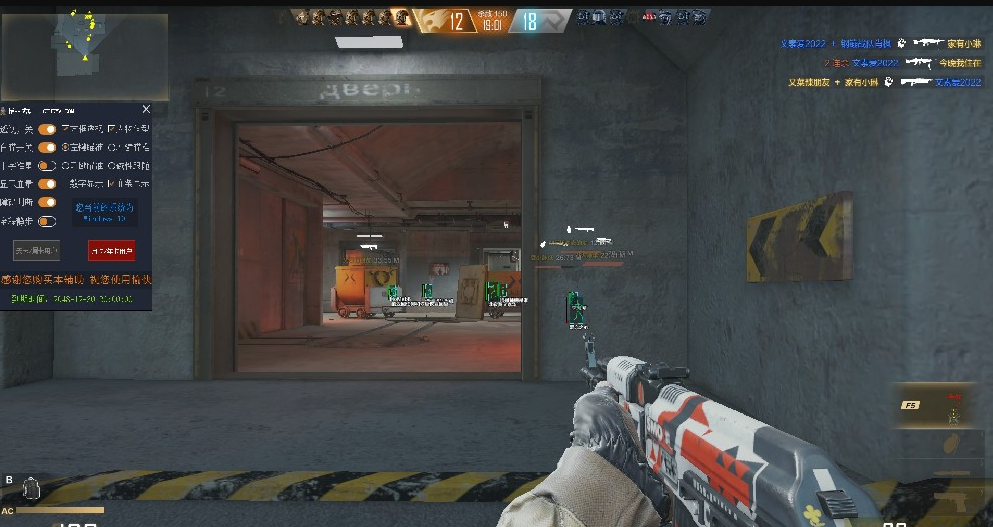Click the red button in the overlay panel
Viewport: 993px width, 527px height.
tap(111, 251)
